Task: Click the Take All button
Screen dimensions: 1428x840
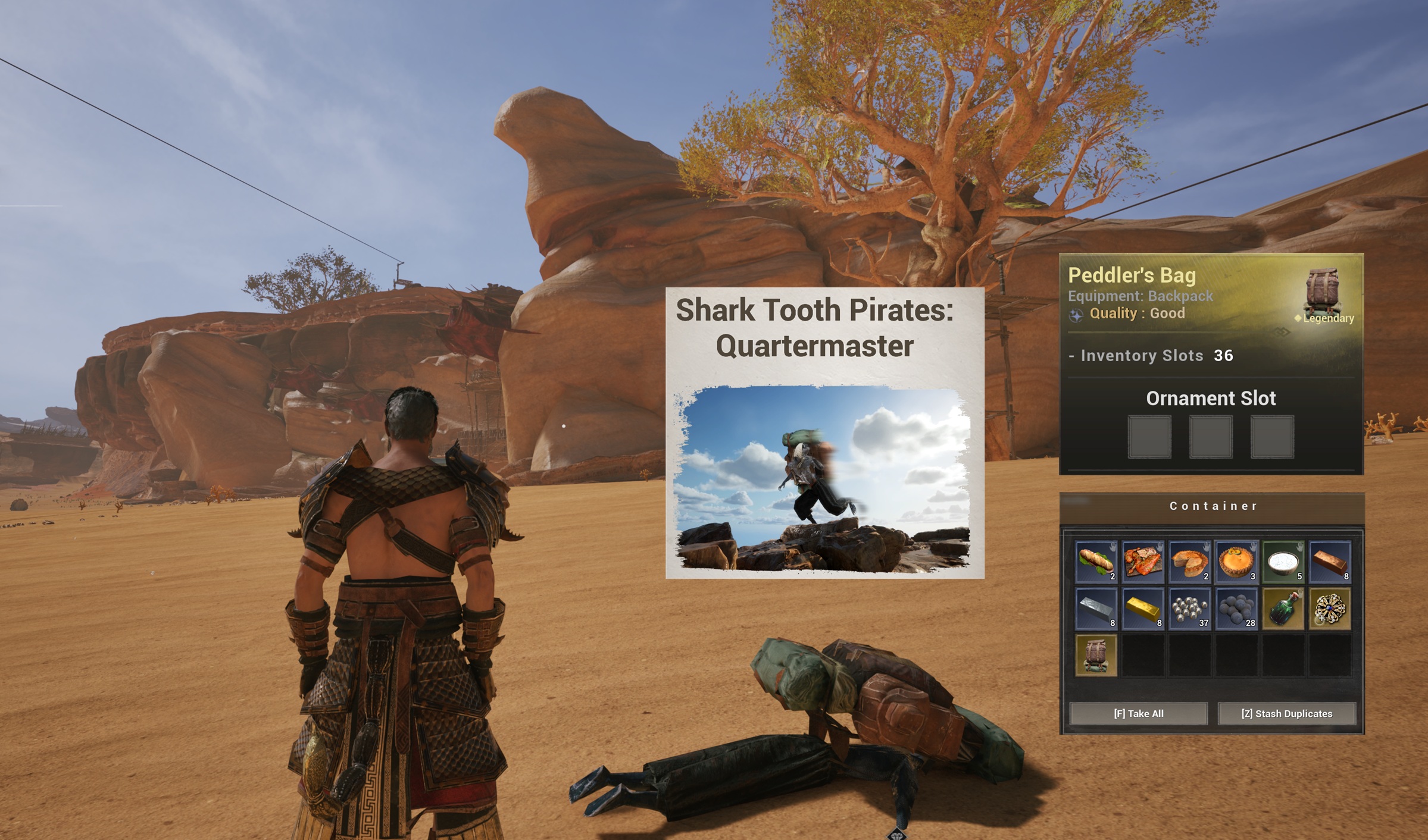Action: pyautogui.click(x=1138, y=713)
